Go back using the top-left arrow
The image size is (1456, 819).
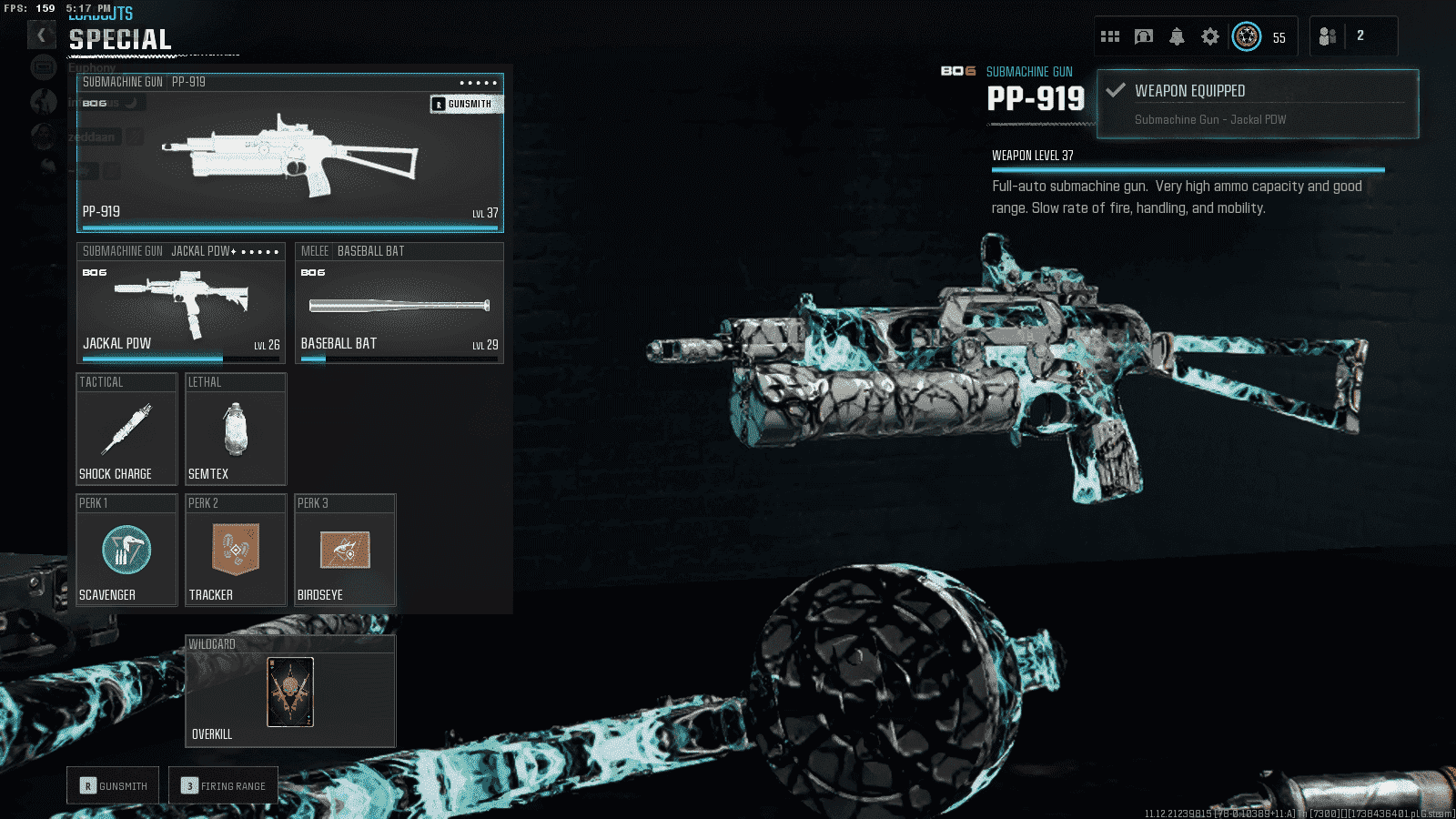coord(41,35)
